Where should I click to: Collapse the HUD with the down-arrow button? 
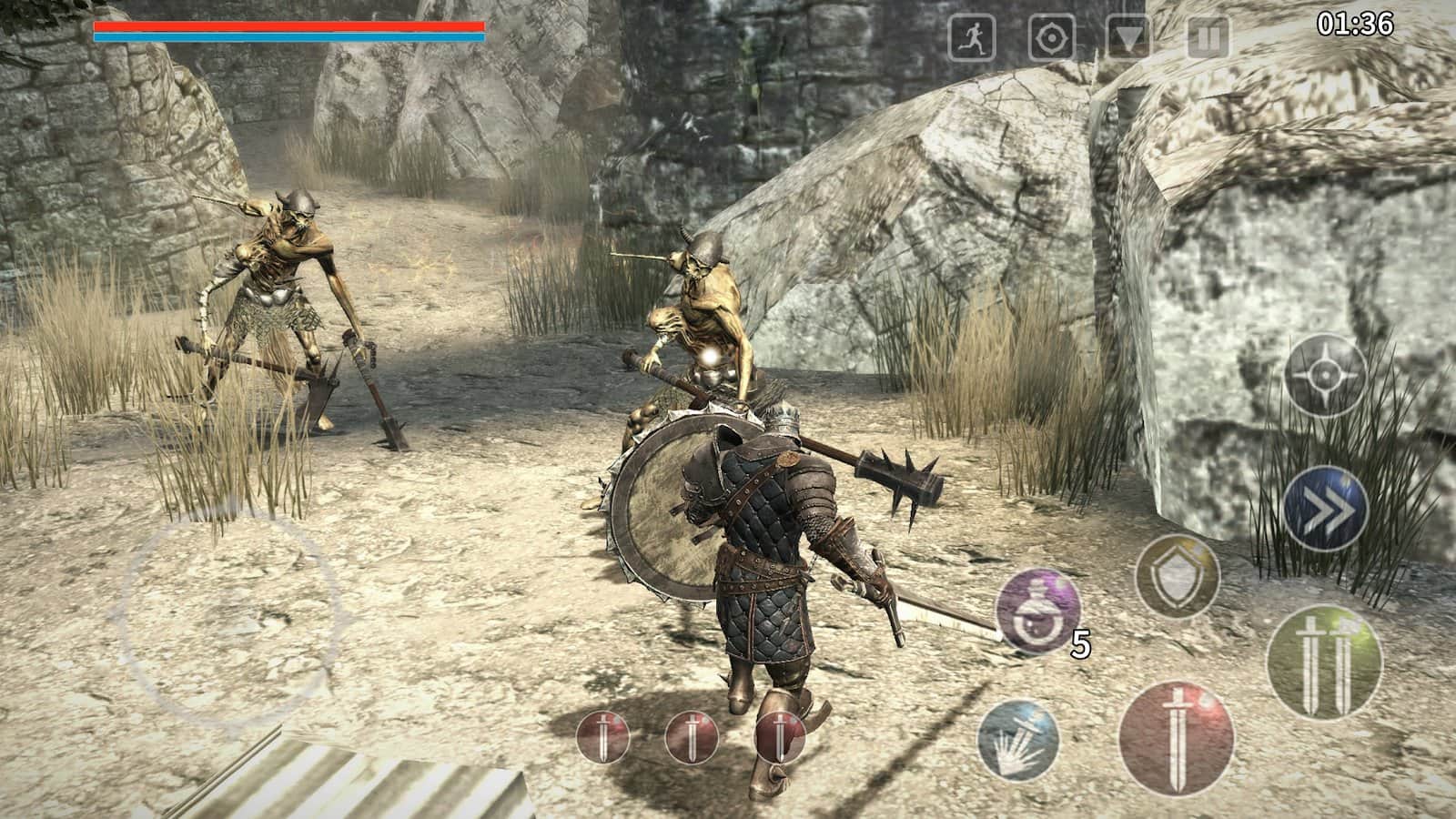1128,35
